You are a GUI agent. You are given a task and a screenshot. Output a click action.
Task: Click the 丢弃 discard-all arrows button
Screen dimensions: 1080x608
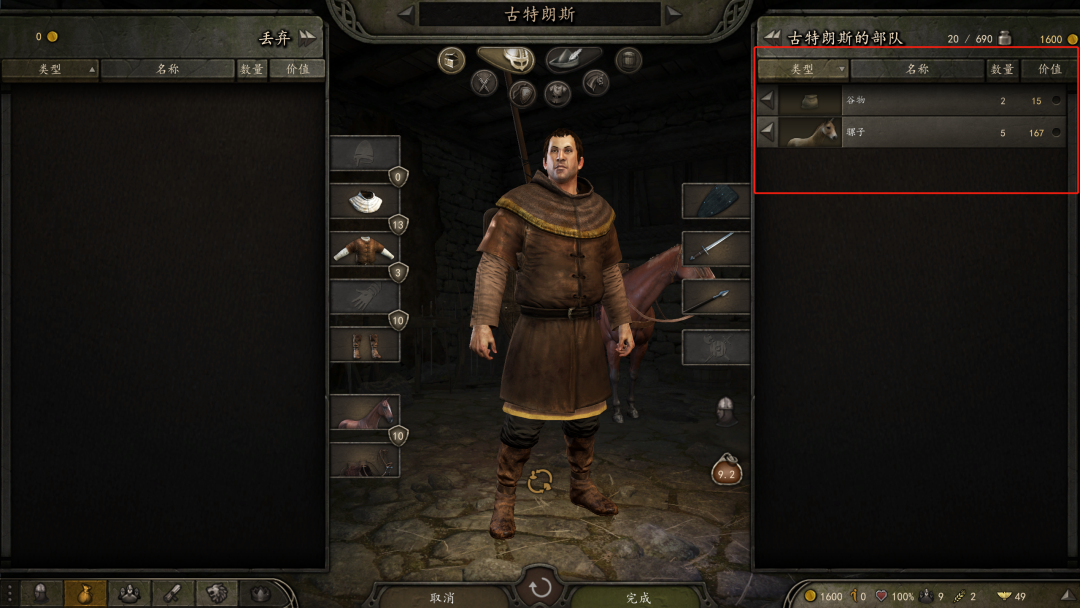pyautogui.click(x=306, y=37)
